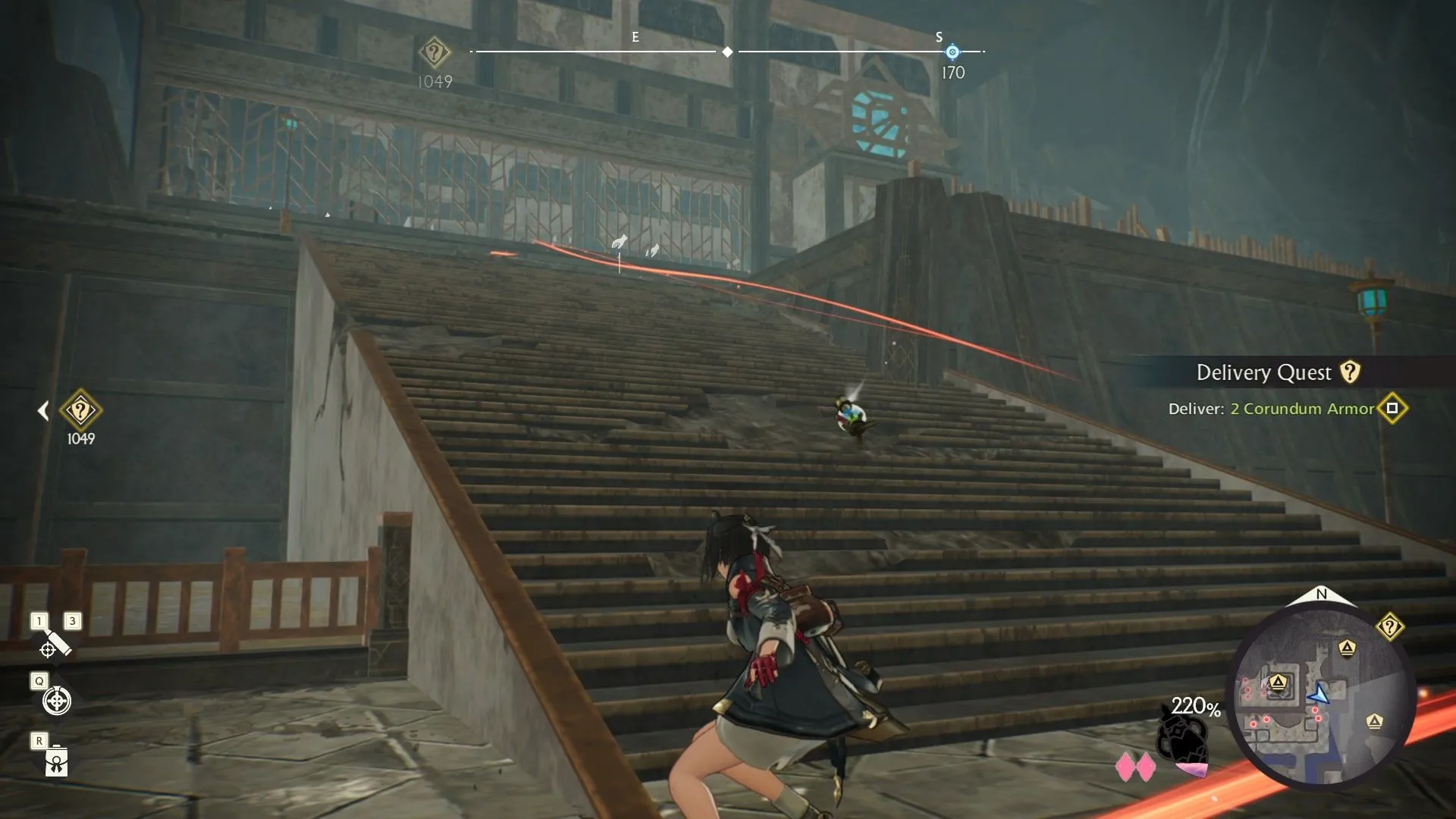Image resolution: width=1456 pixels, height=819 pixels.
Task: Select the question-mark quest marker on the compass
Action: click(x=435, y=53)
